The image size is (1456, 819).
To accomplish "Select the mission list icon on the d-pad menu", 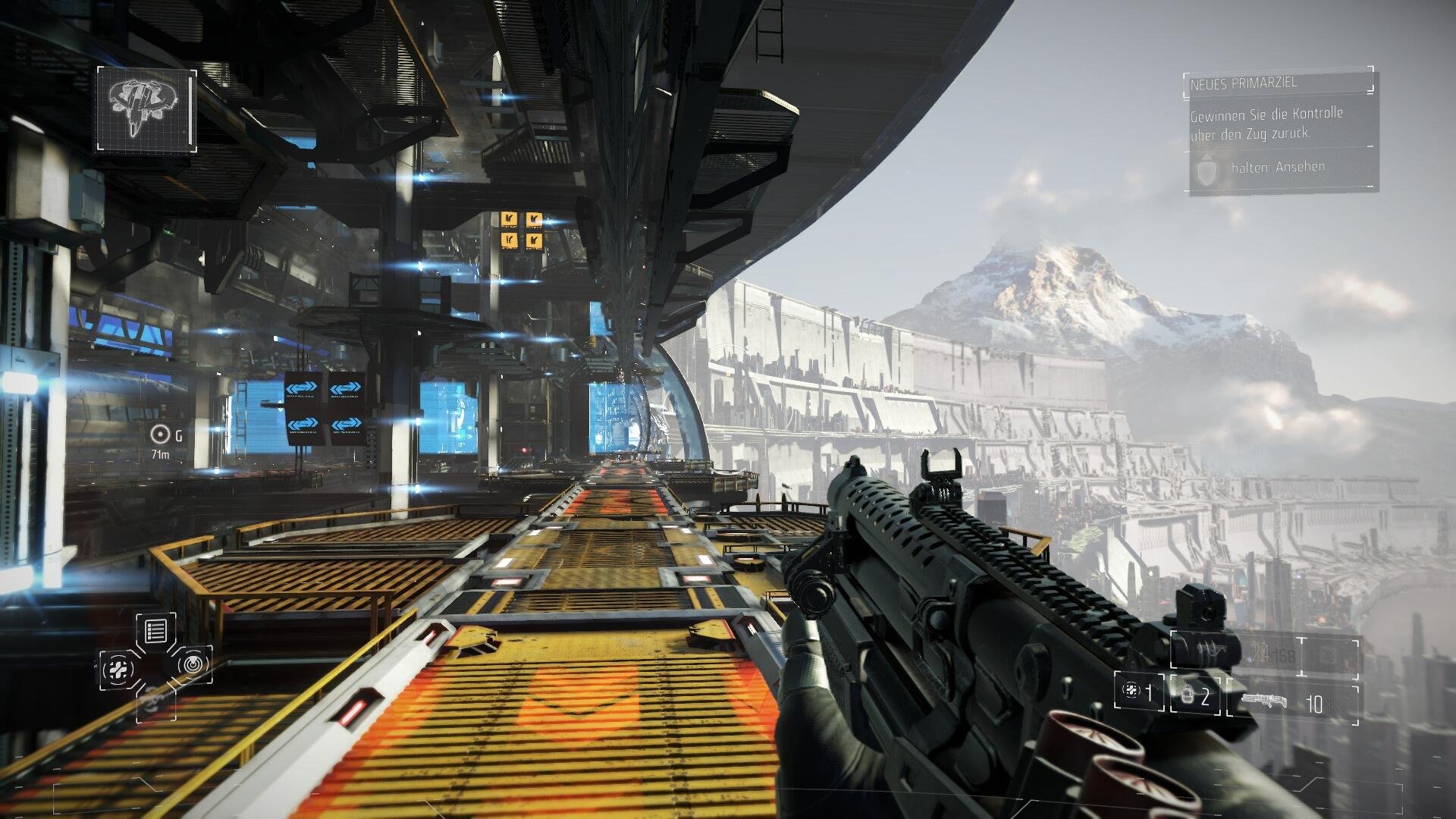I will coord(156,631).
